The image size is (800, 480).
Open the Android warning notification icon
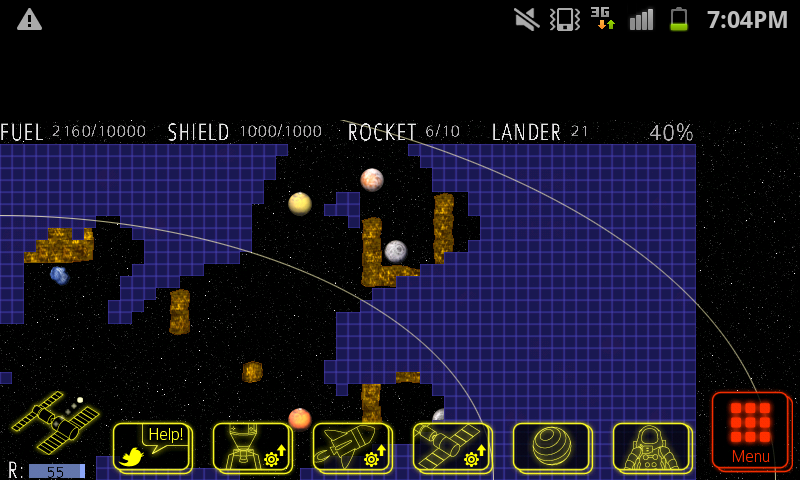click(x=30, y=19)
